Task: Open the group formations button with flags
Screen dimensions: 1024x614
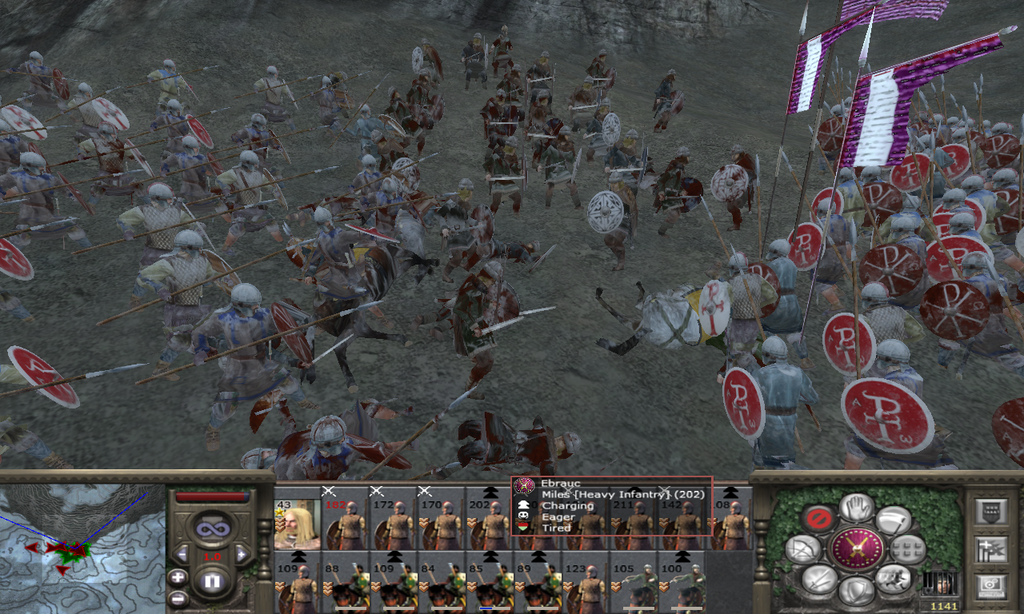Action: [x=989, y=548]
